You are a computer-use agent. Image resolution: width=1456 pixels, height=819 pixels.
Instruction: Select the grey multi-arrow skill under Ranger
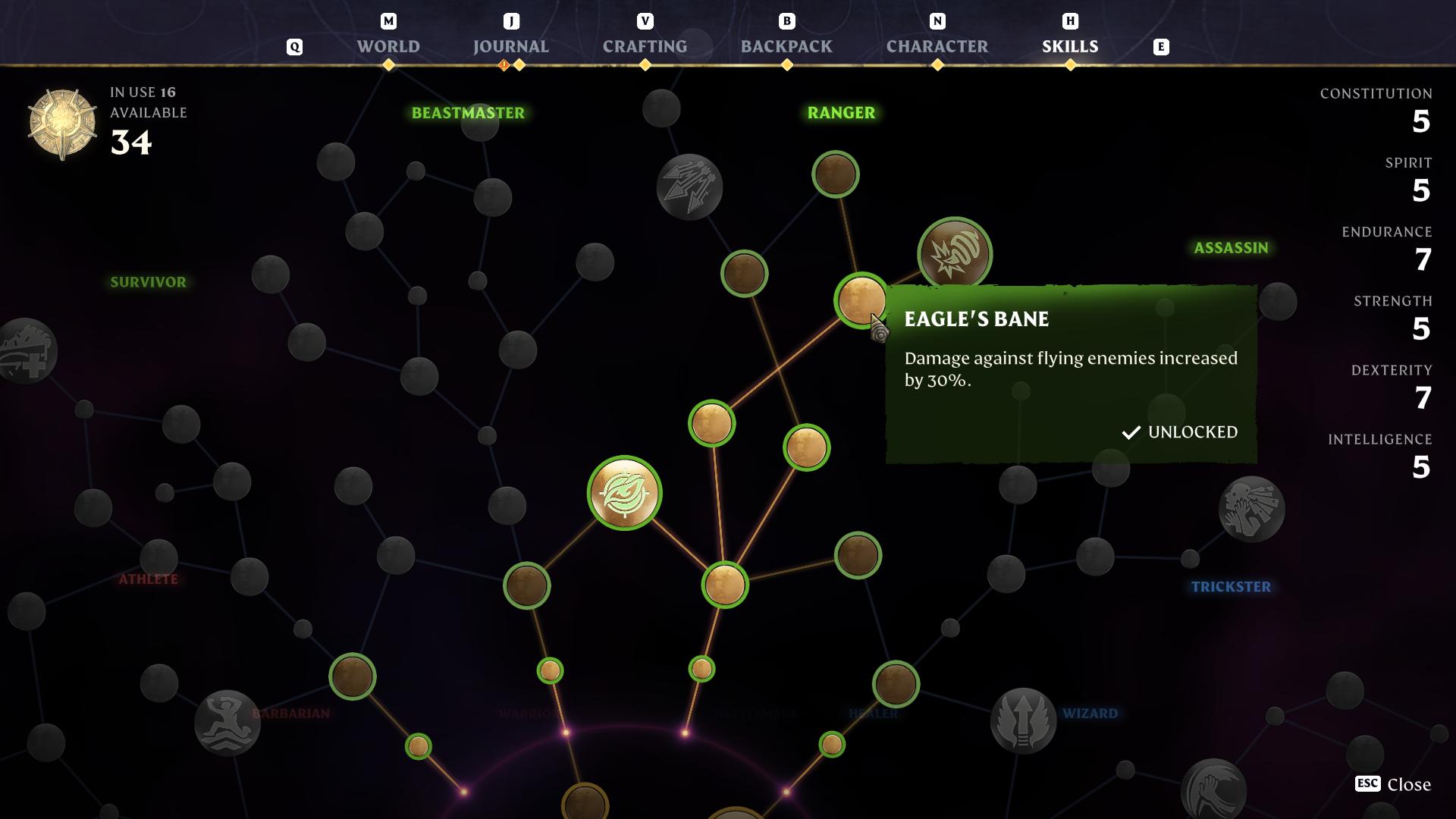pyautogui.click(x=690, y=186)
